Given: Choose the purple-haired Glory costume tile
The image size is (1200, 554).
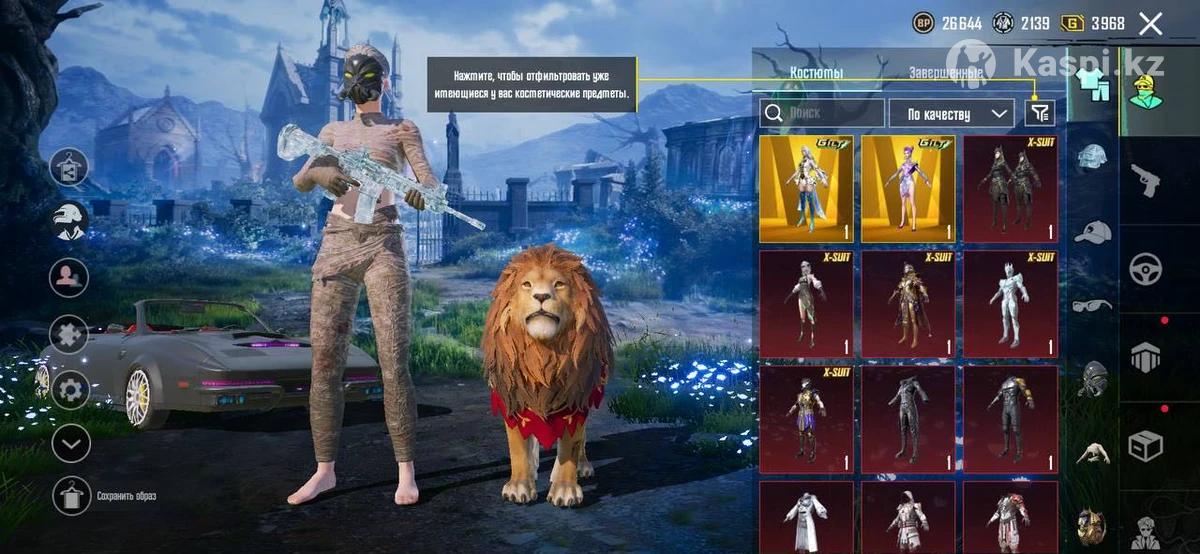Looking at the screenshot, I should [x=908, y=189].
